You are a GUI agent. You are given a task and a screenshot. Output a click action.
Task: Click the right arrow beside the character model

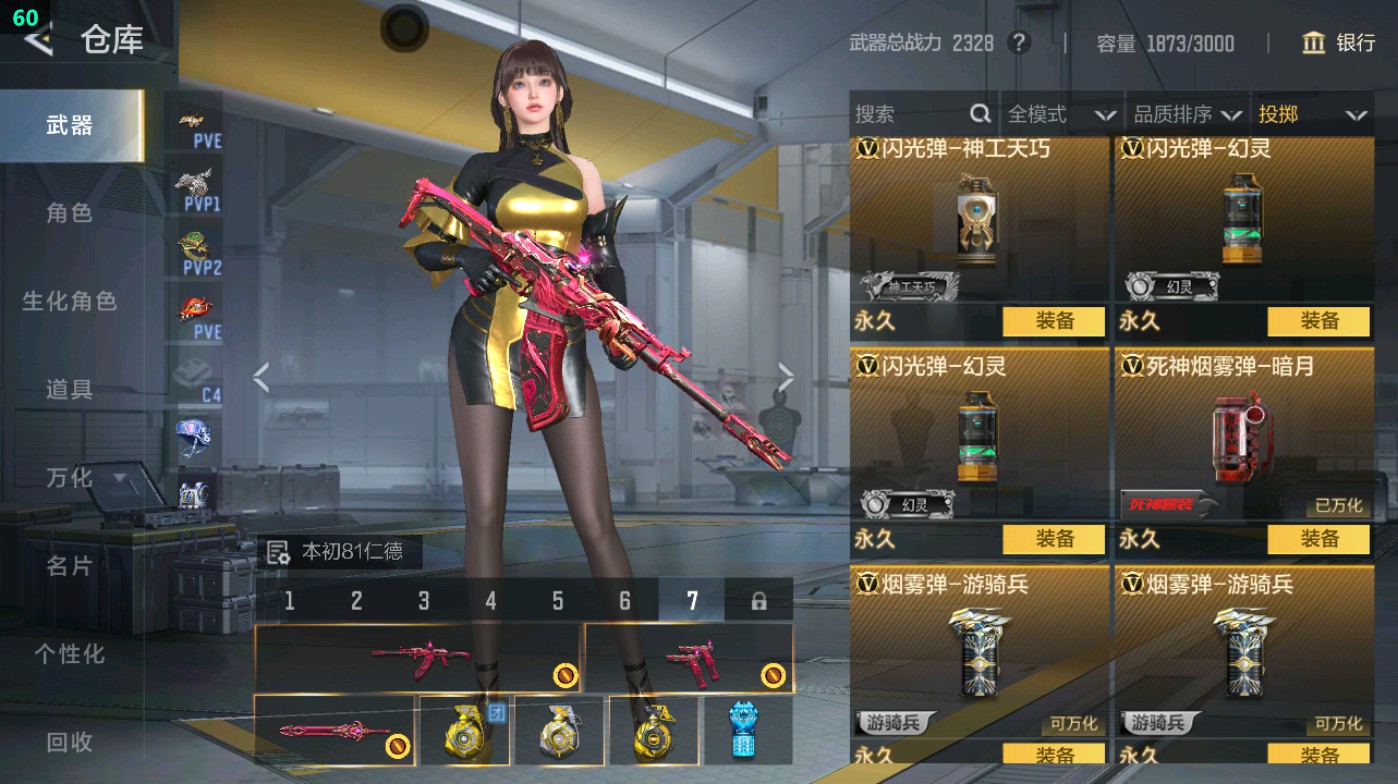786,376
